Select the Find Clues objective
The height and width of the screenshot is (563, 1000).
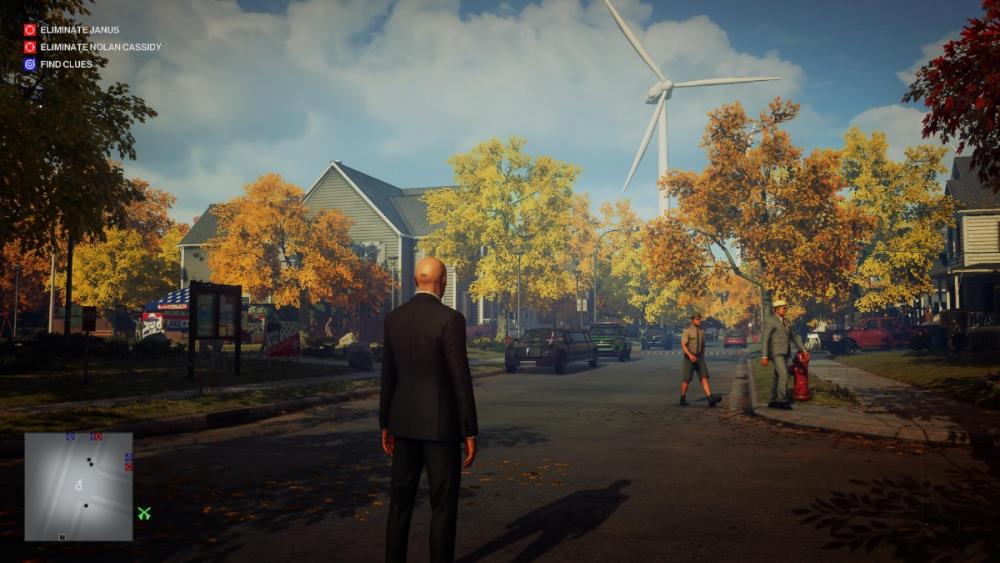point(66,64)
